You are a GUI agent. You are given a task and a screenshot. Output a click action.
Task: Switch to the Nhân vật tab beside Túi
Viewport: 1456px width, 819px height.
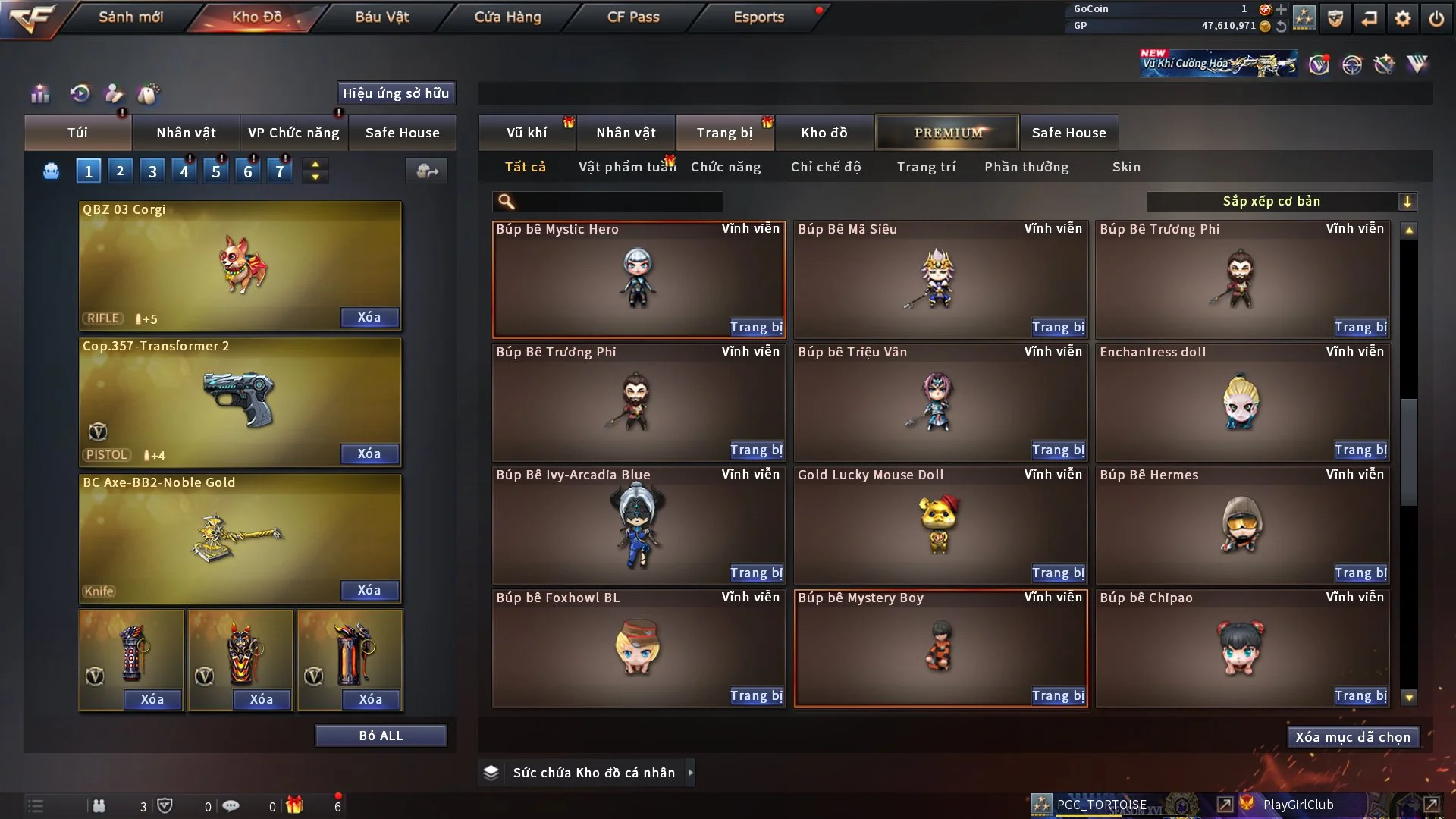click(x=186, y=133)
